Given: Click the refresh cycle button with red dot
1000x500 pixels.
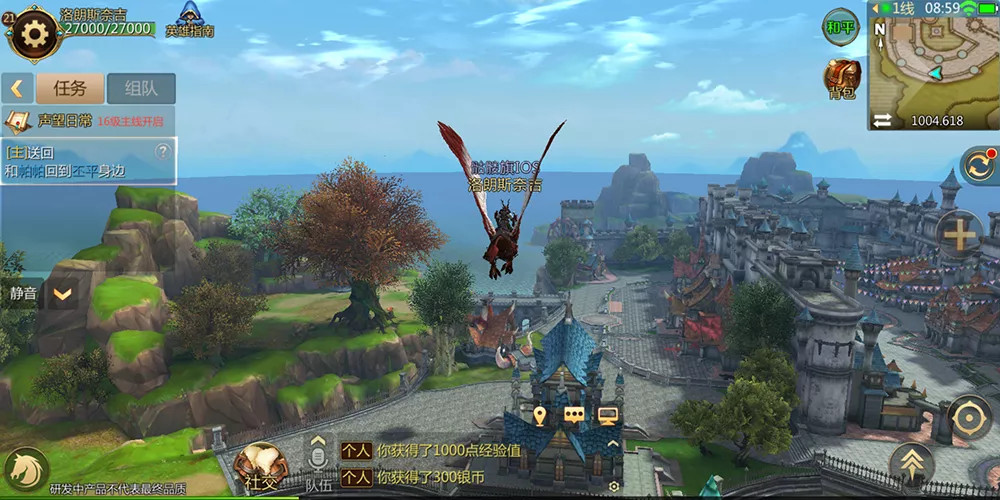Looking at the screenshot, I should (977, 165).
